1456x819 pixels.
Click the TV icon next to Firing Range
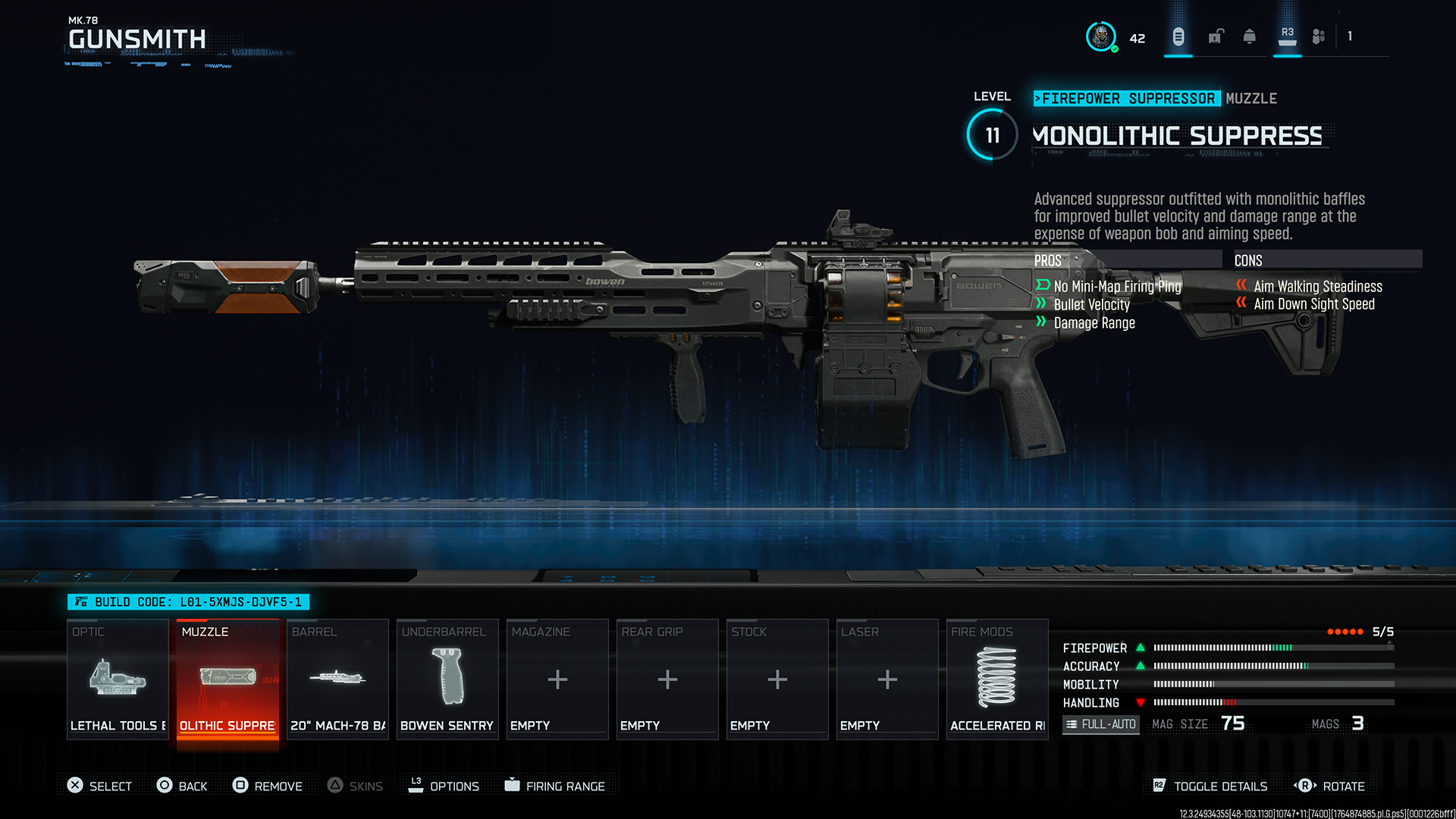pyautogui.click(x=512, y=786)
